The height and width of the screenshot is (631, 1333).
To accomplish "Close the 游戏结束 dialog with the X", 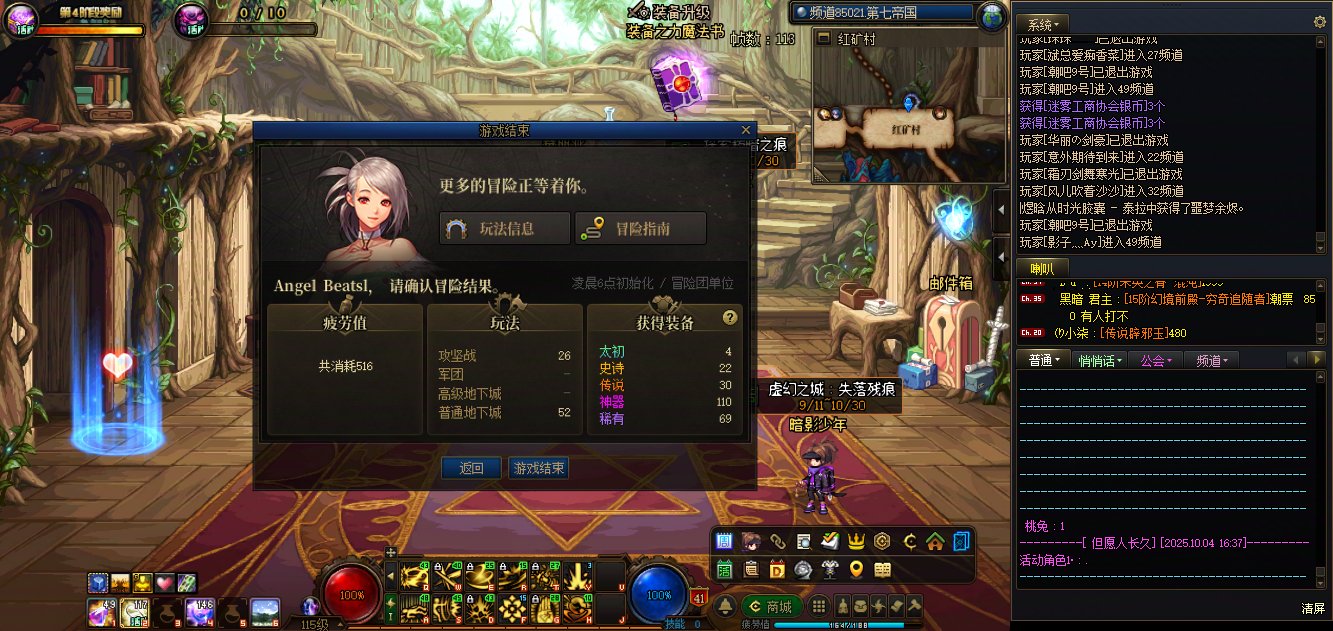I will coord(745,130).
